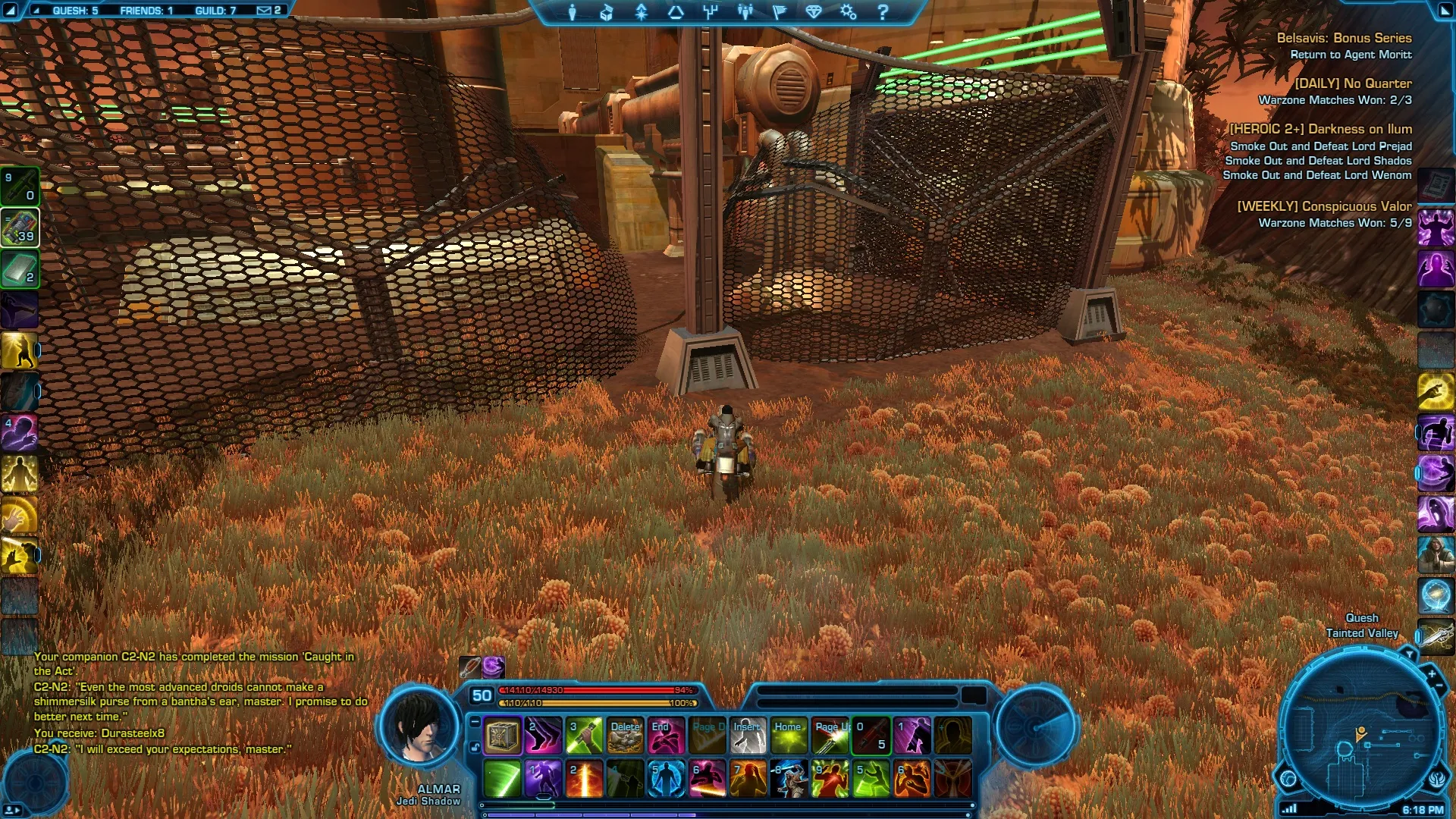The image size is (1456, 819).
Task: Open the minimap filter funnel button
Action: point(1409,653)
